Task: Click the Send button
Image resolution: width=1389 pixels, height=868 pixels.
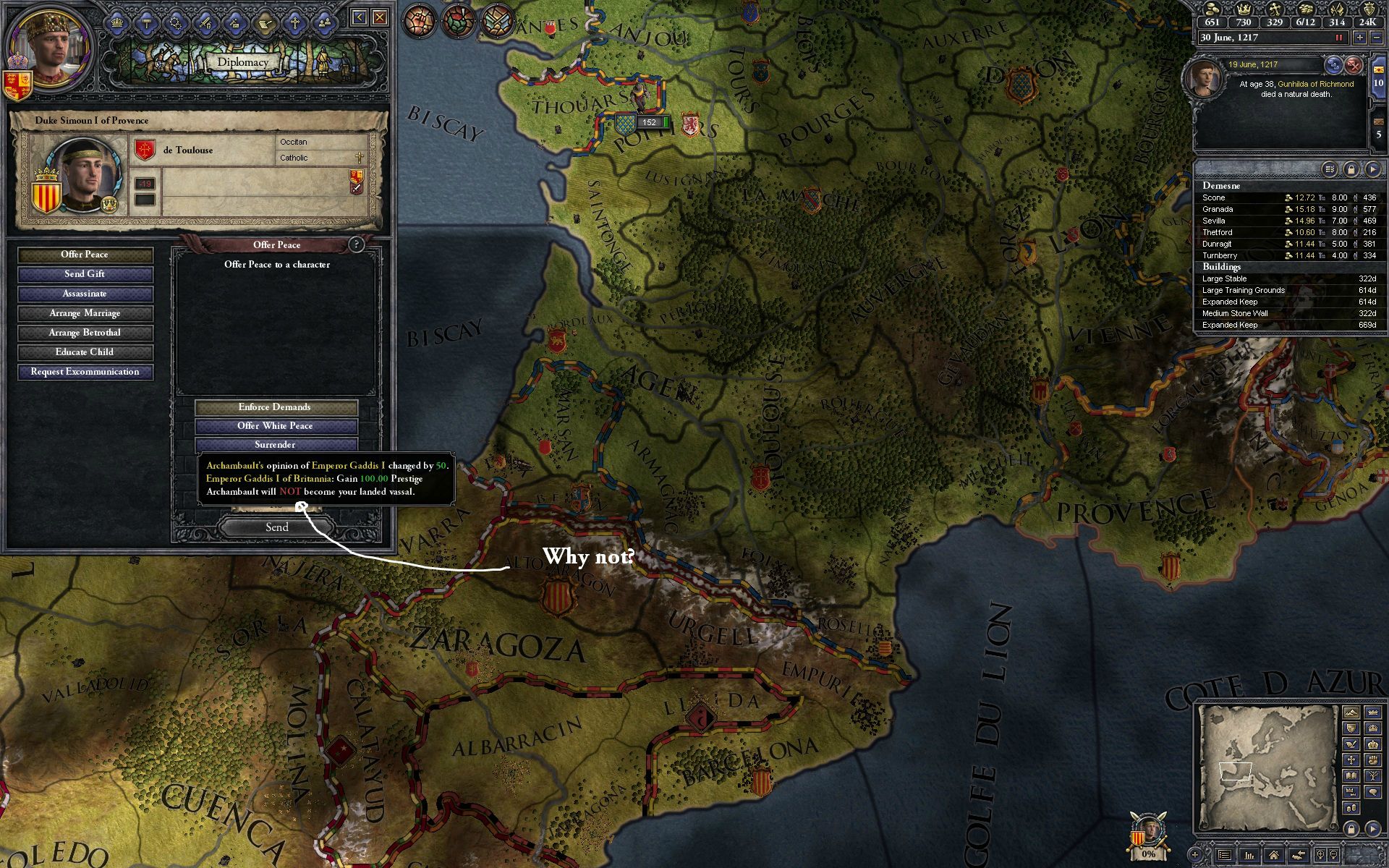Action: point(276,527)
